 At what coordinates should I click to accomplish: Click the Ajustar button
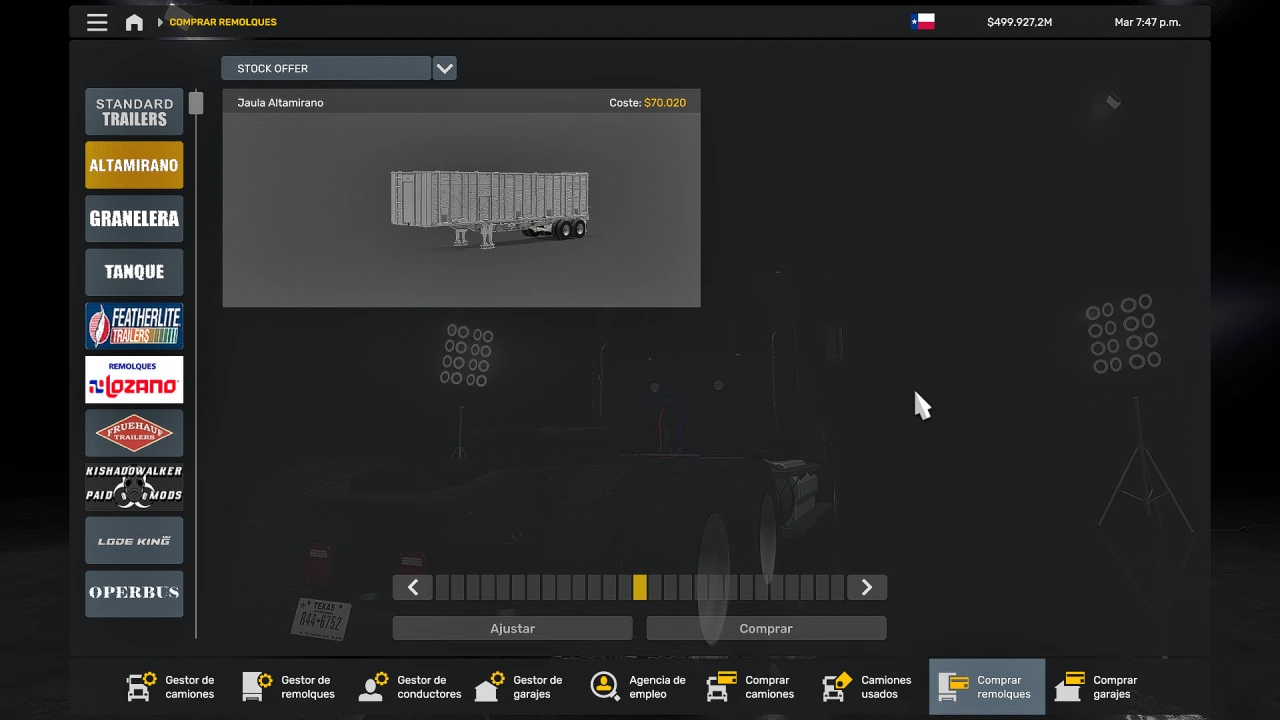[x=512, y=628]
